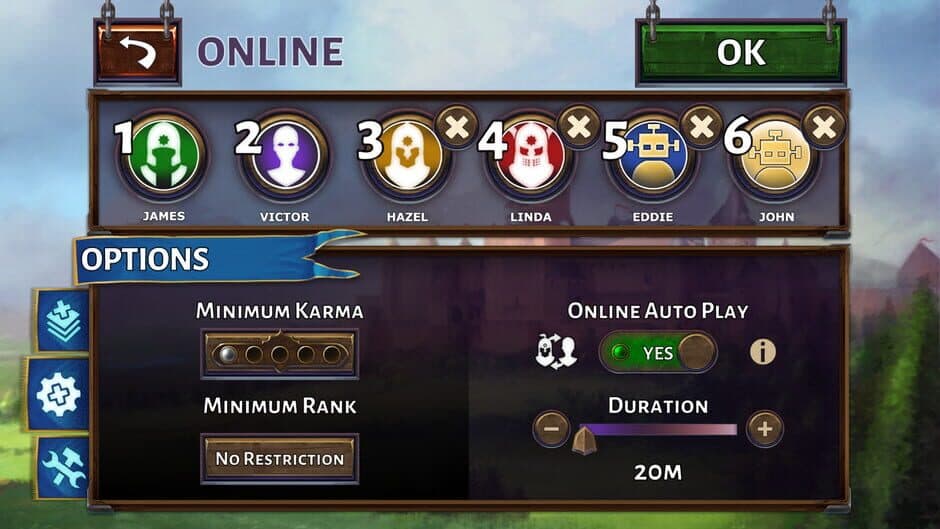Go back using the return arrow button
Viewport: 940px width, 529px height.
click(138, 52)
